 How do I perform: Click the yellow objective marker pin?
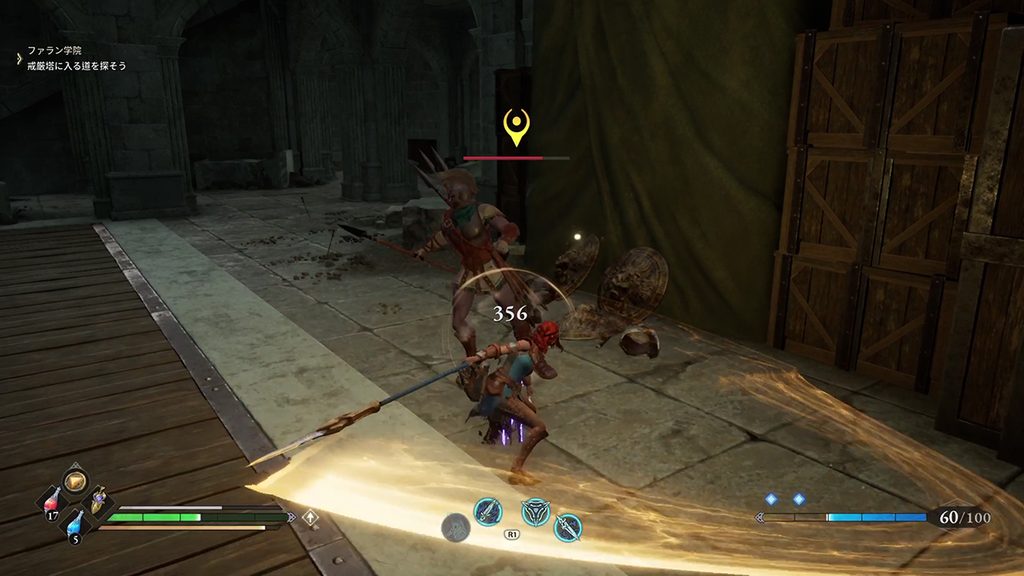(516, 128)
